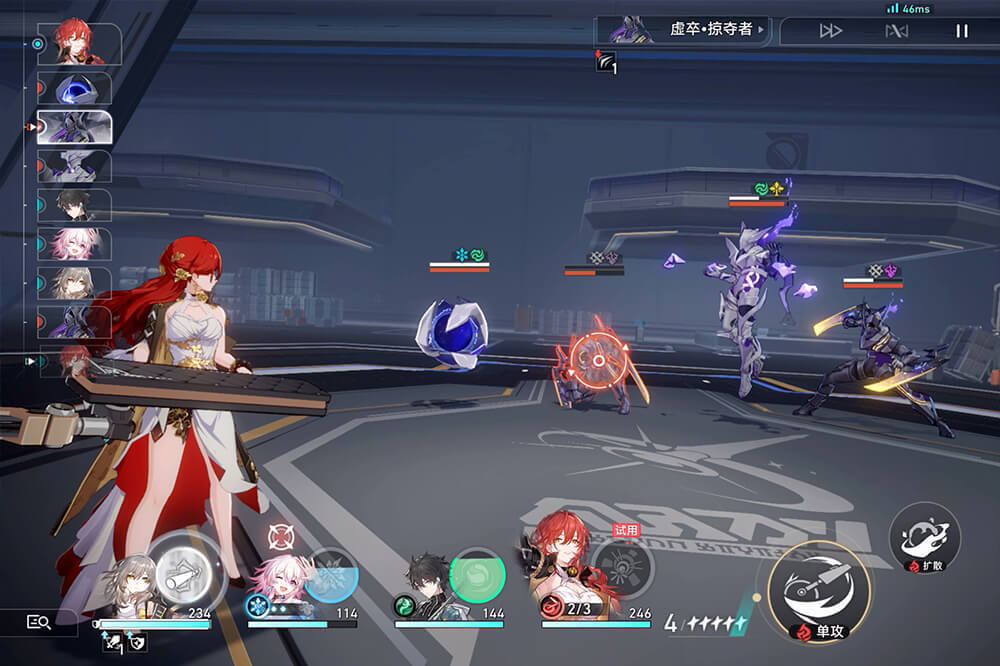Toggle auto-battle mode
Image resolution: width=1000 pixels, height=666 pixels.
coord(896,31)
